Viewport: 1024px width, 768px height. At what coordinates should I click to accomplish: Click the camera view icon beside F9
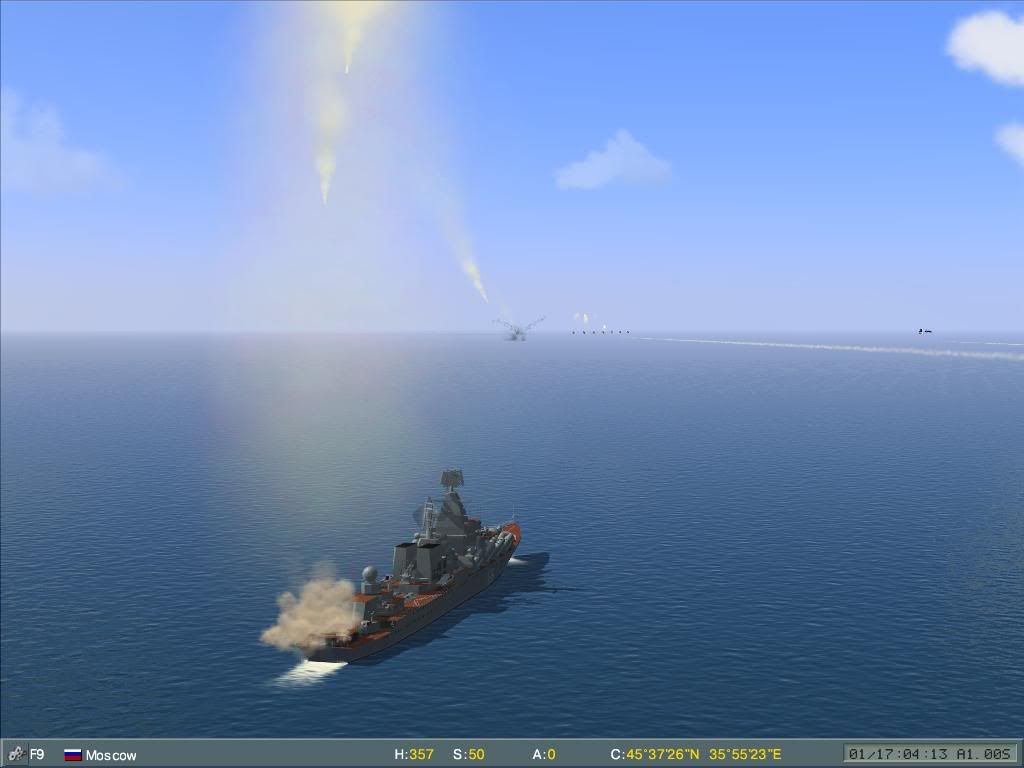click(x=15, y=754)
